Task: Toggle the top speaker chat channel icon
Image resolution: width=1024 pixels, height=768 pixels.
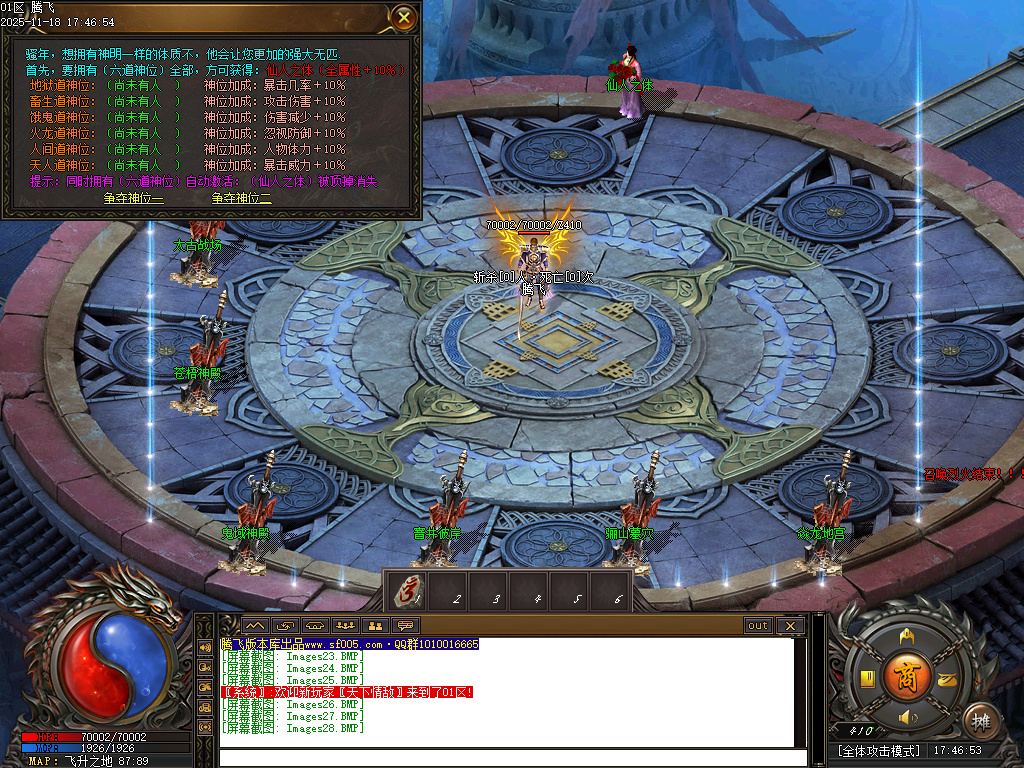Action: pos(206,647)
